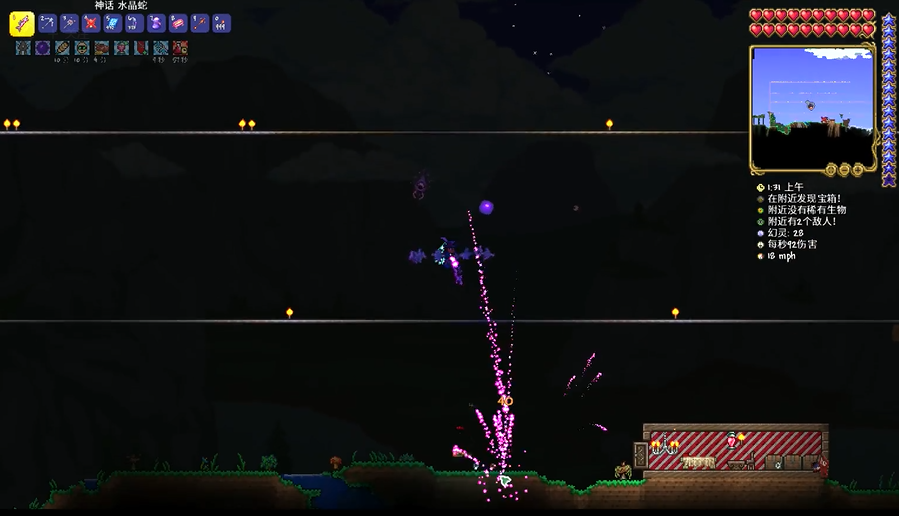Click the purple orb buff icon
The image size is (899, 516).
(43, 48)
